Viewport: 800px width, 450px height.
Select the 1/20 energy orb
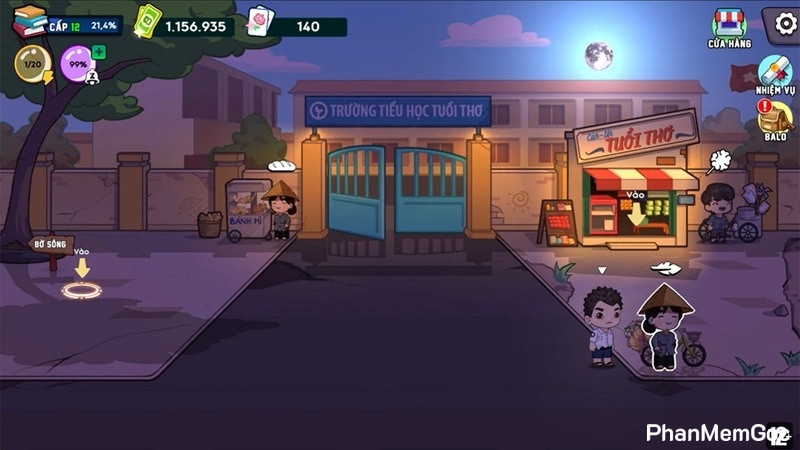click(x=32, y=65)
